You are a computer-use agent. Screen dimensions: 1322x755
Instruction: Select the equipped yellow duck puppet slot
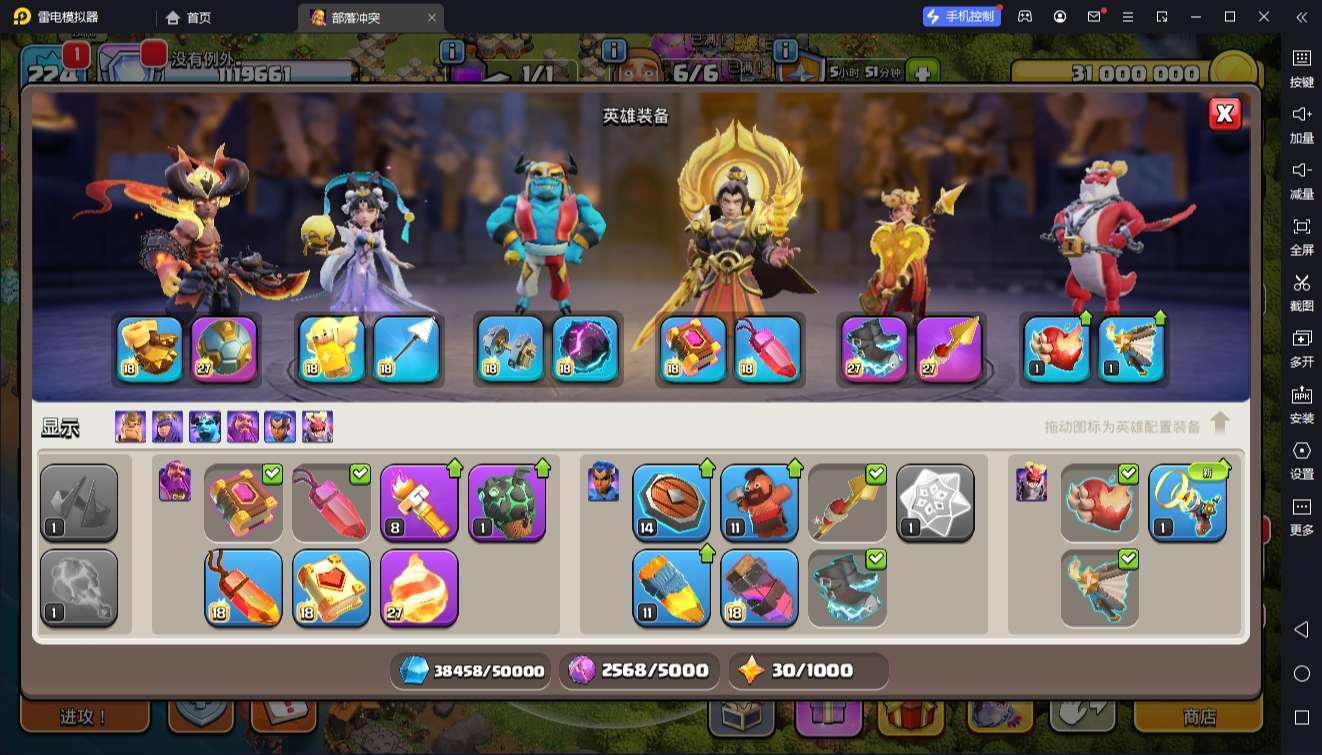coord(332,349)
